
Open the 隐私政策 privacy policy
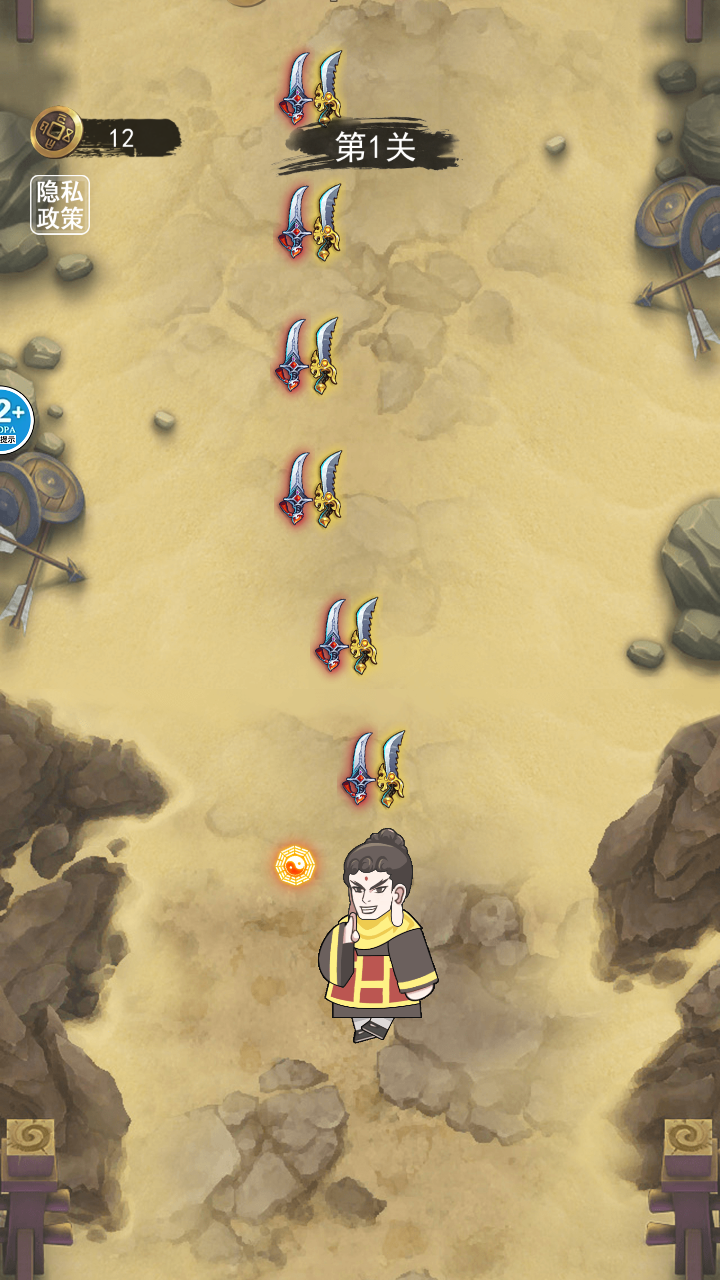60,205
